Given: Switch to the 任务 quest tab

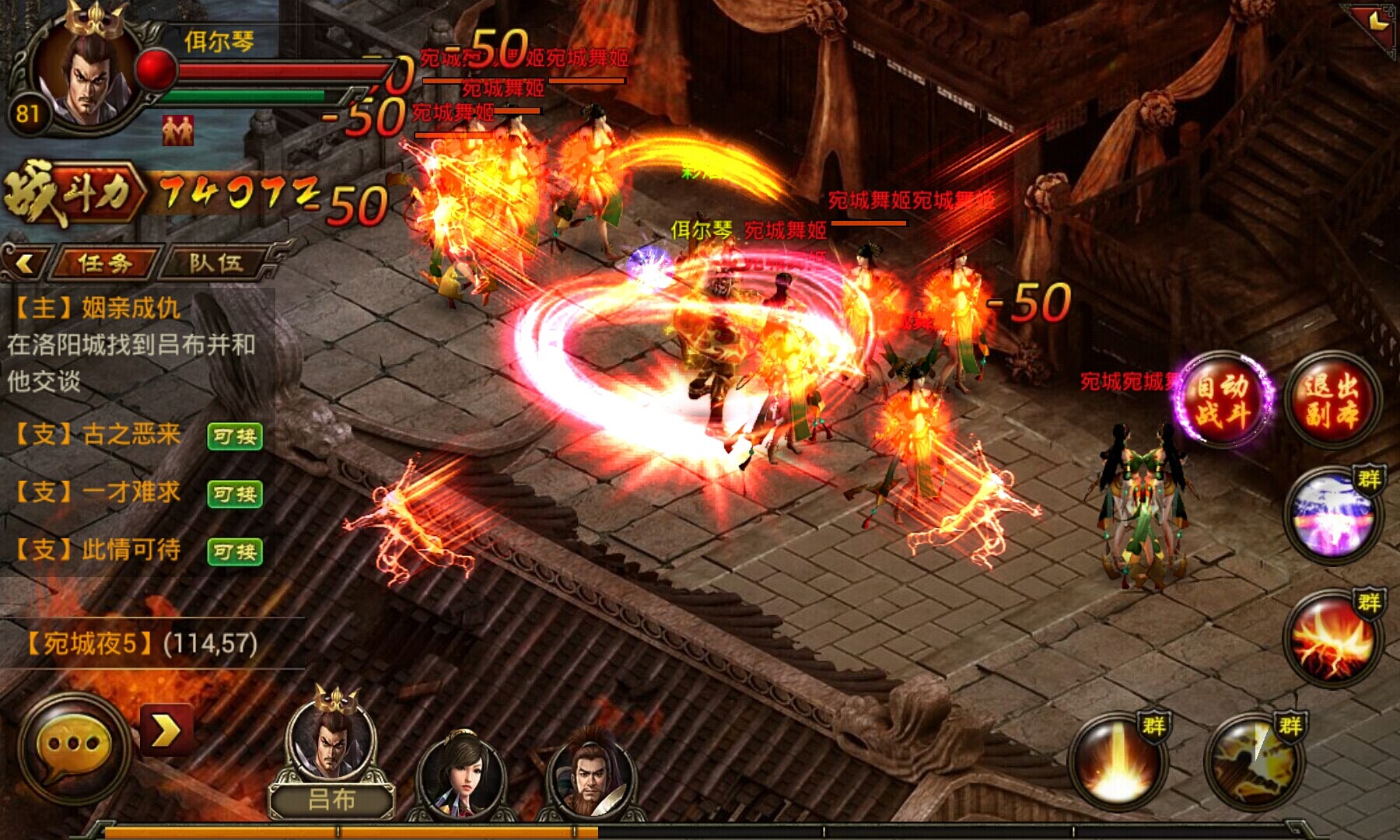Looking at the screenshot, I should coord(105,263).
